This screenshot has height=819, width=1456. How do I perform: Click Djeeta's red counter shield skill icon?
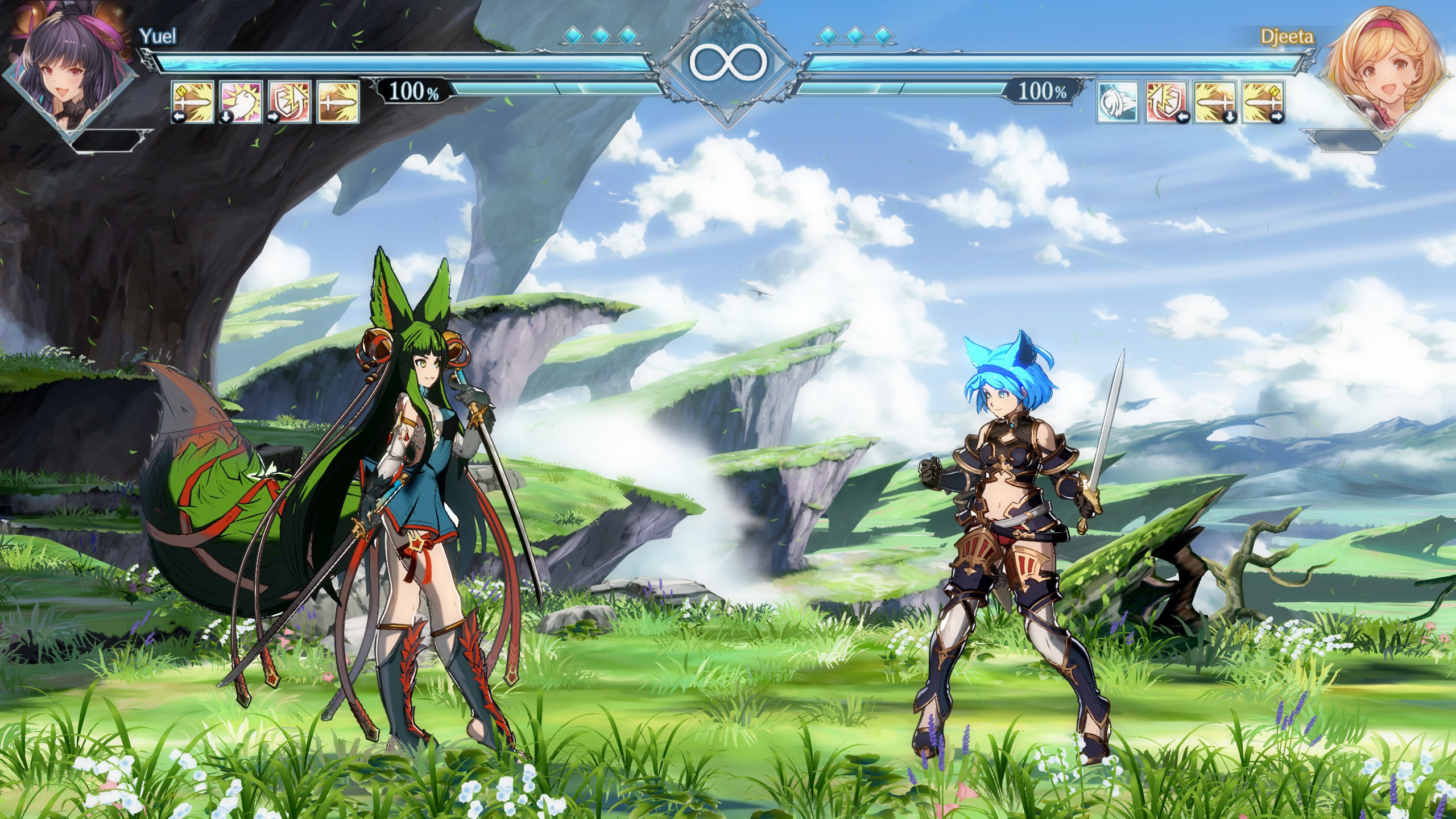tap(1166, 102)
